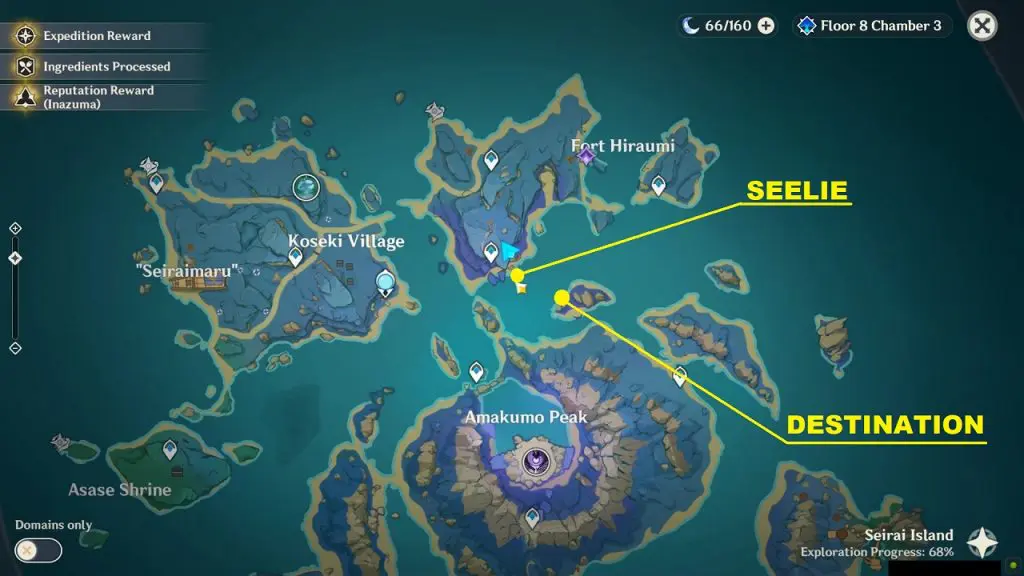Open the Reputation Reward (Inazuma) notification
This screenshot has width=1024, height=576.
coord(97,96)
